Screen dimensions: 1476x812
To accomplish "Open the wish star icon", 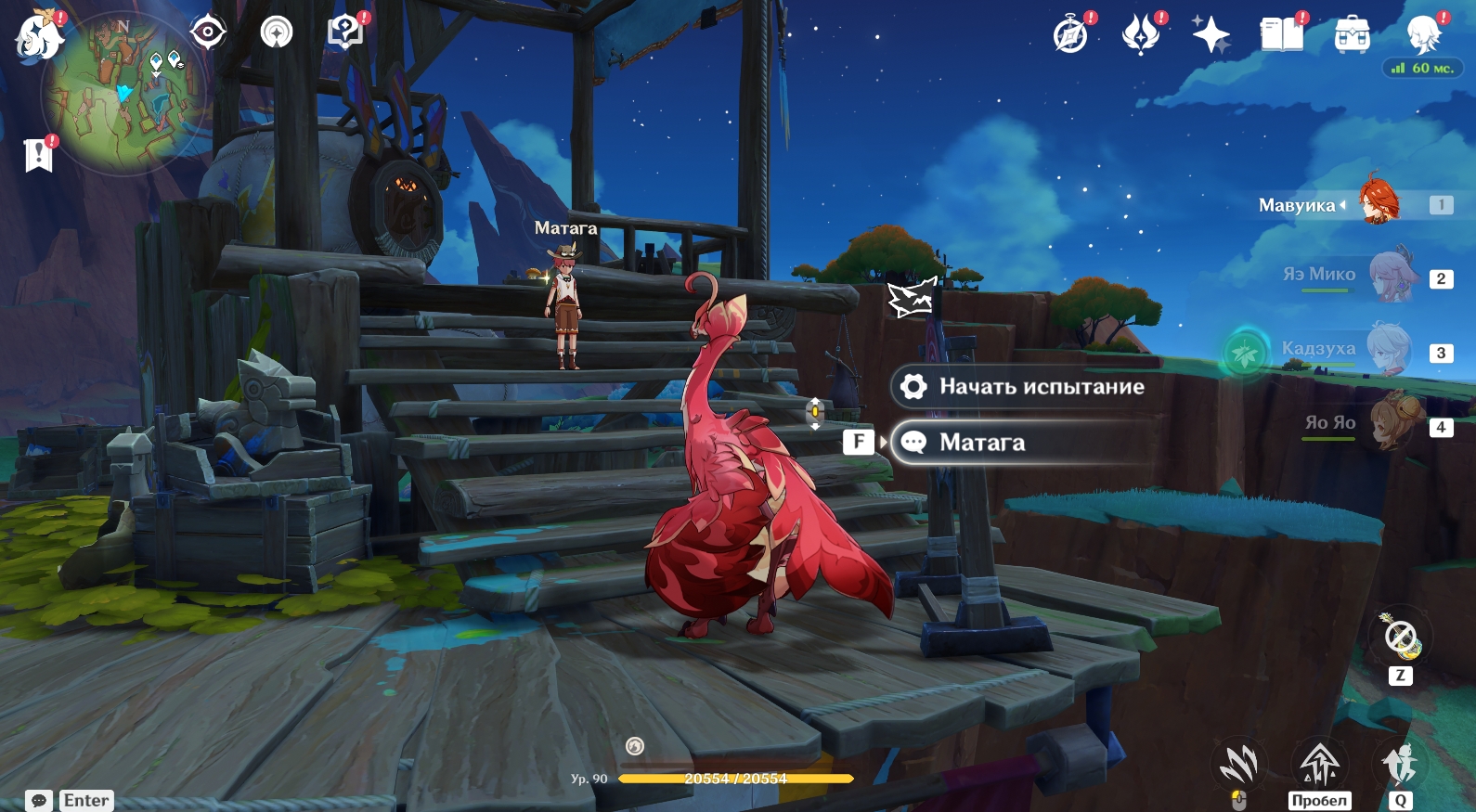I will pyautogui.click(x=1211, y=35).
